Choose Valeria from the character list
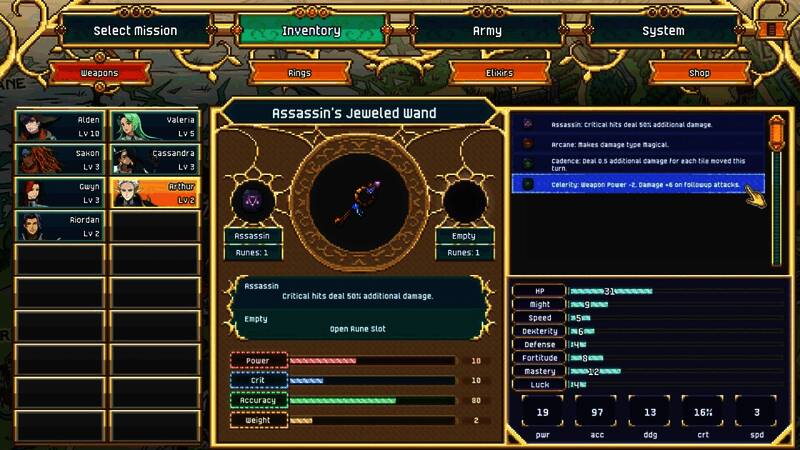The height and width of the screenshot is (450, 800). point(153,126)
